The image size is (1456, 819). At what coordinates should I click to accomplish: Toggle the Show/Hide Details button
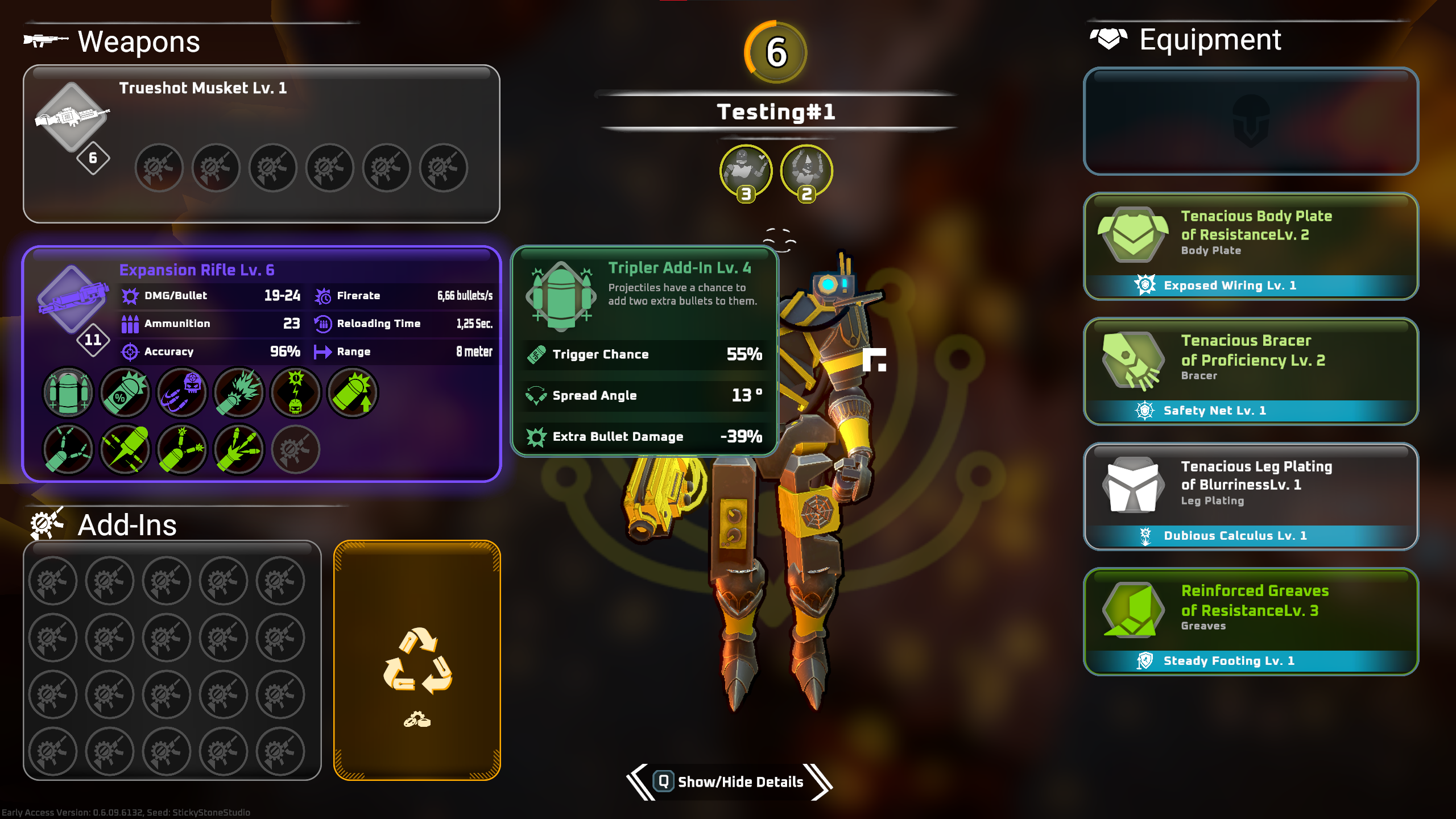tap(729, 782)
